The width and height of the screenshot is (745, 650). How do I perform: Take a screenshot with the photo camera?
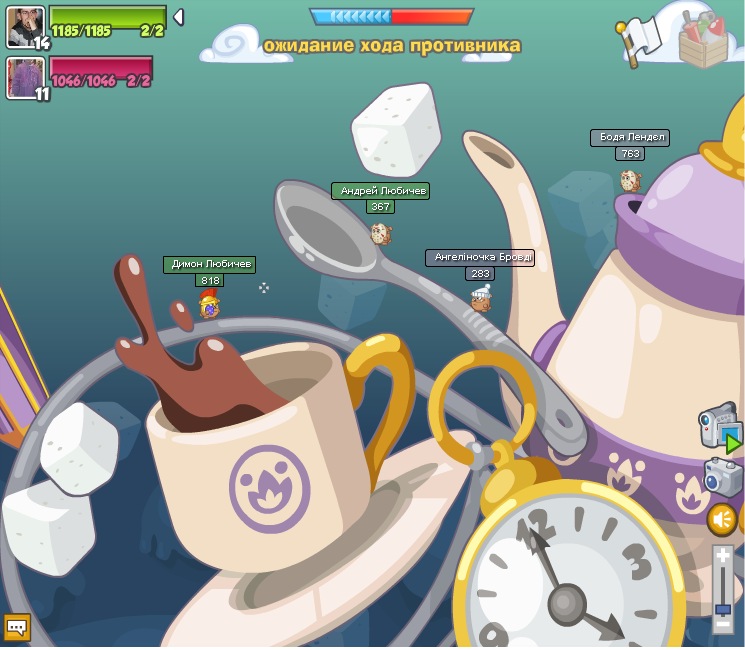(x=722, y=477)
